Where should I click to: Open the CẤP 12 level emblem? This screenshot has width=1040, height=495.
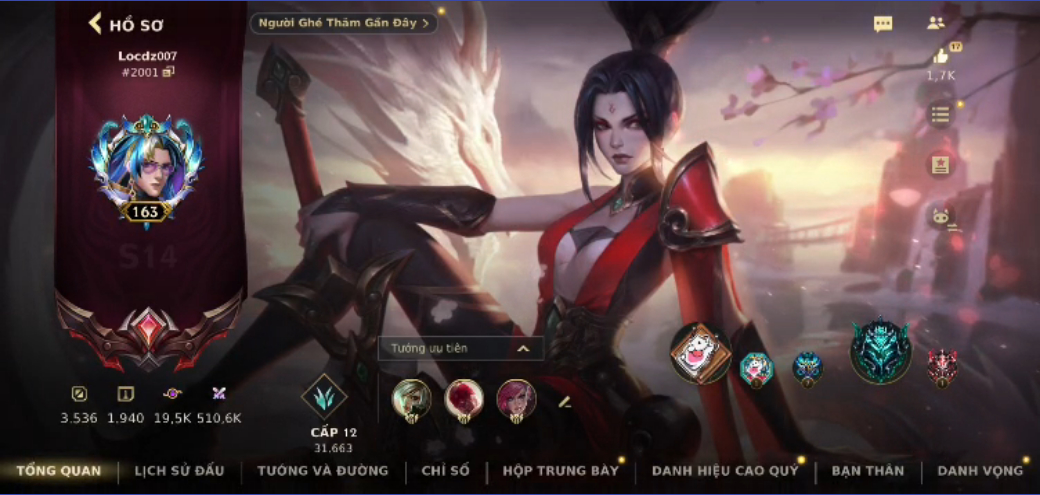[x=324, y=396]
